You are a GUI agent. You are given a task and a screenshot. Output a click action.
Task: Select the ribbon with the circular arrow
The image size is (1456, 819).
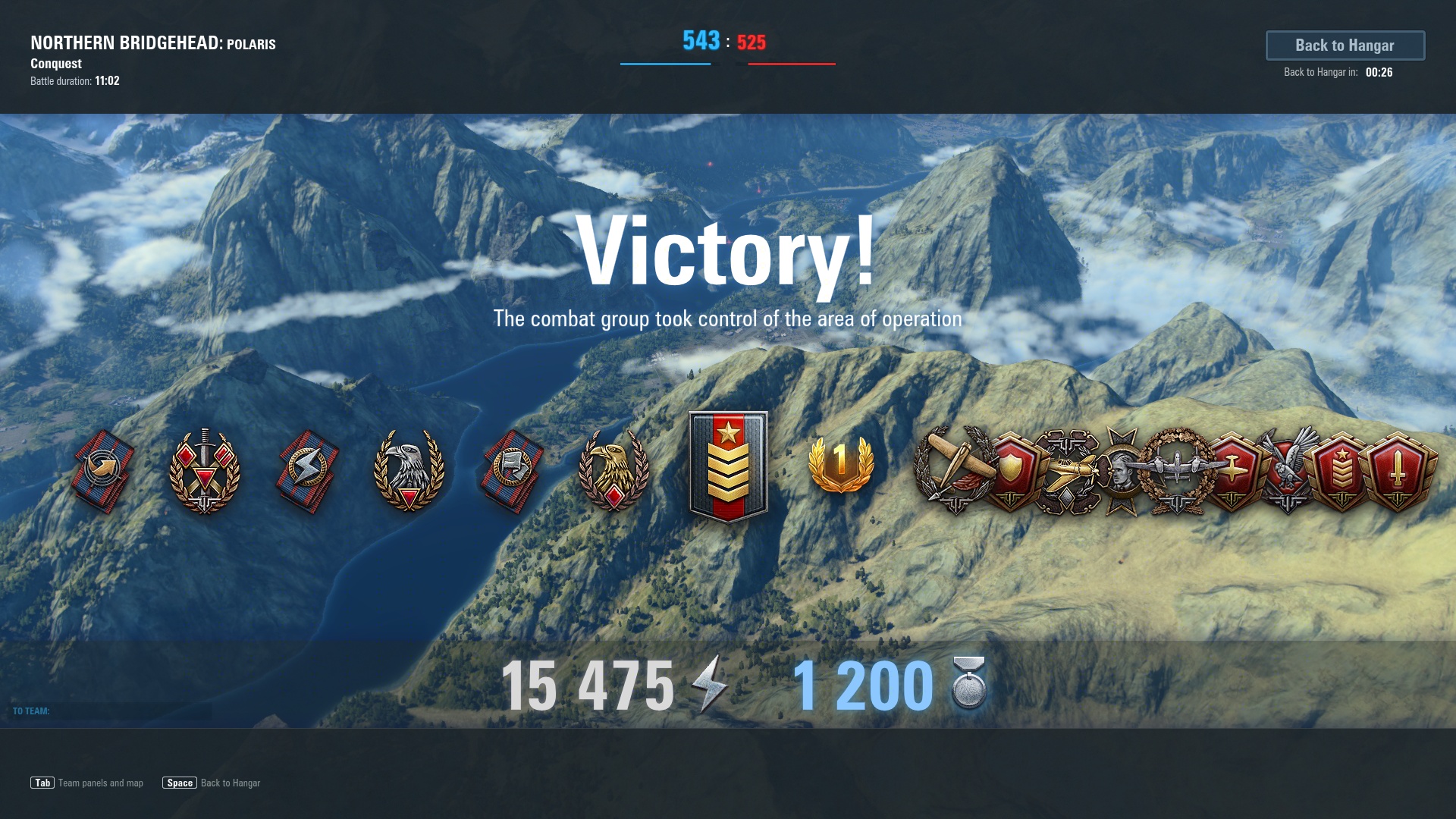[x=104, y=470]
